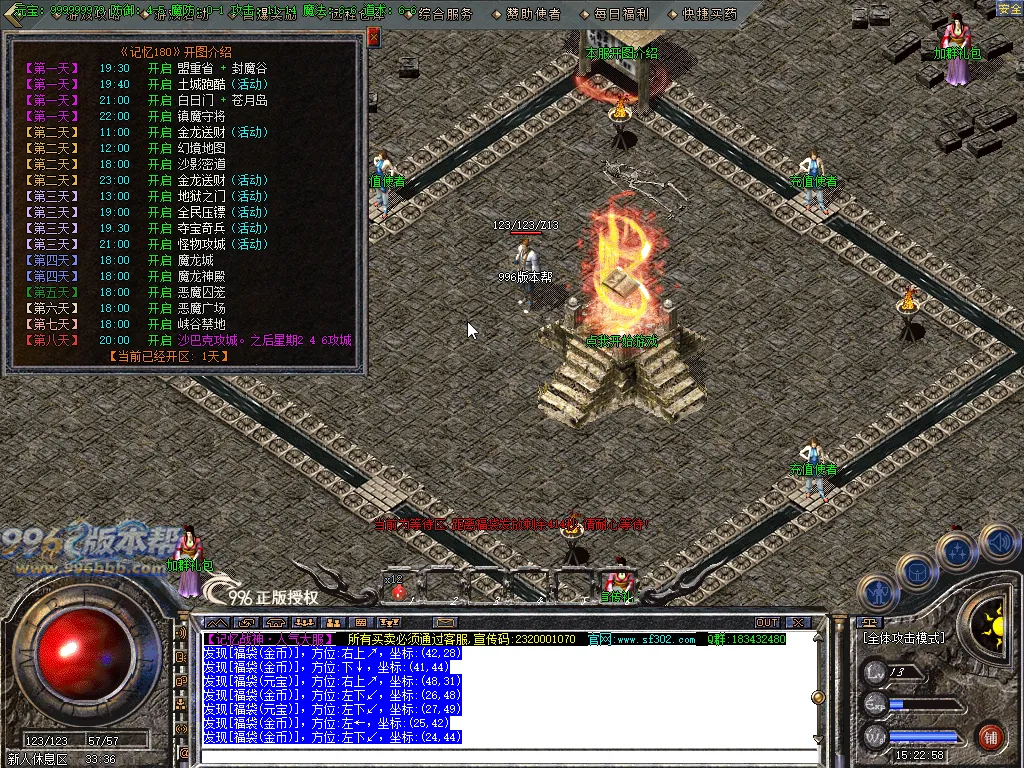This screenshot has width=1024, height=768.
Task: Click the OUT button above chat
Action: 767,622
